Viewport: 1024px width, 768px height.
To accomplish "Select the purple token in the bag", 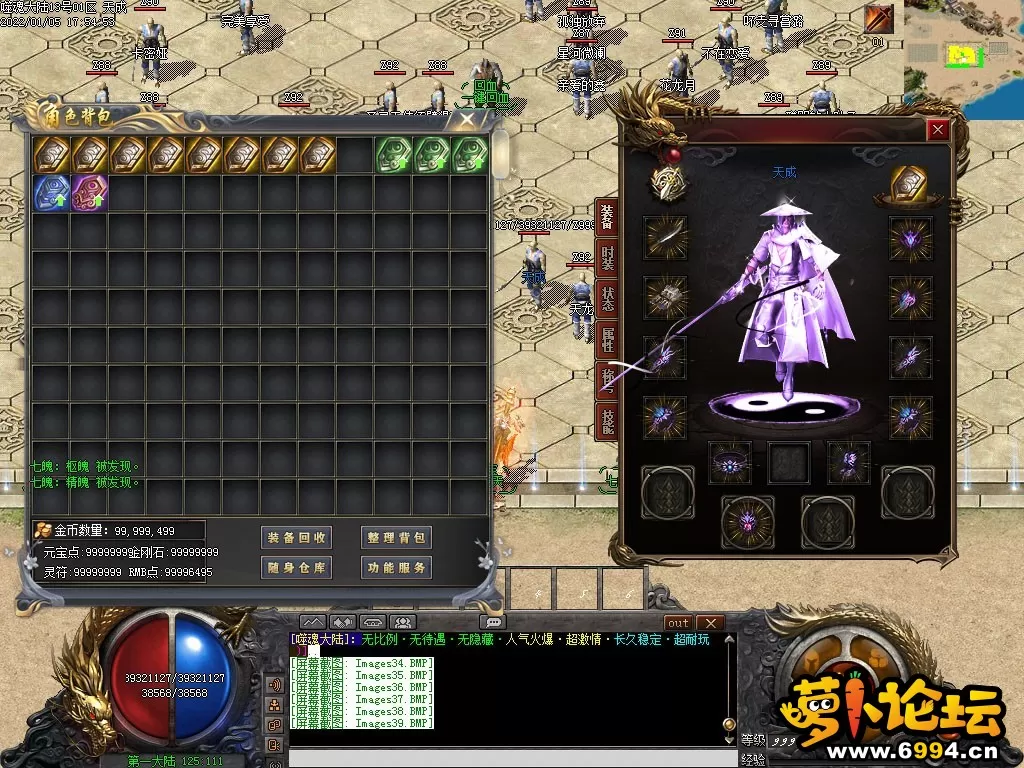I will pos(89,192).
